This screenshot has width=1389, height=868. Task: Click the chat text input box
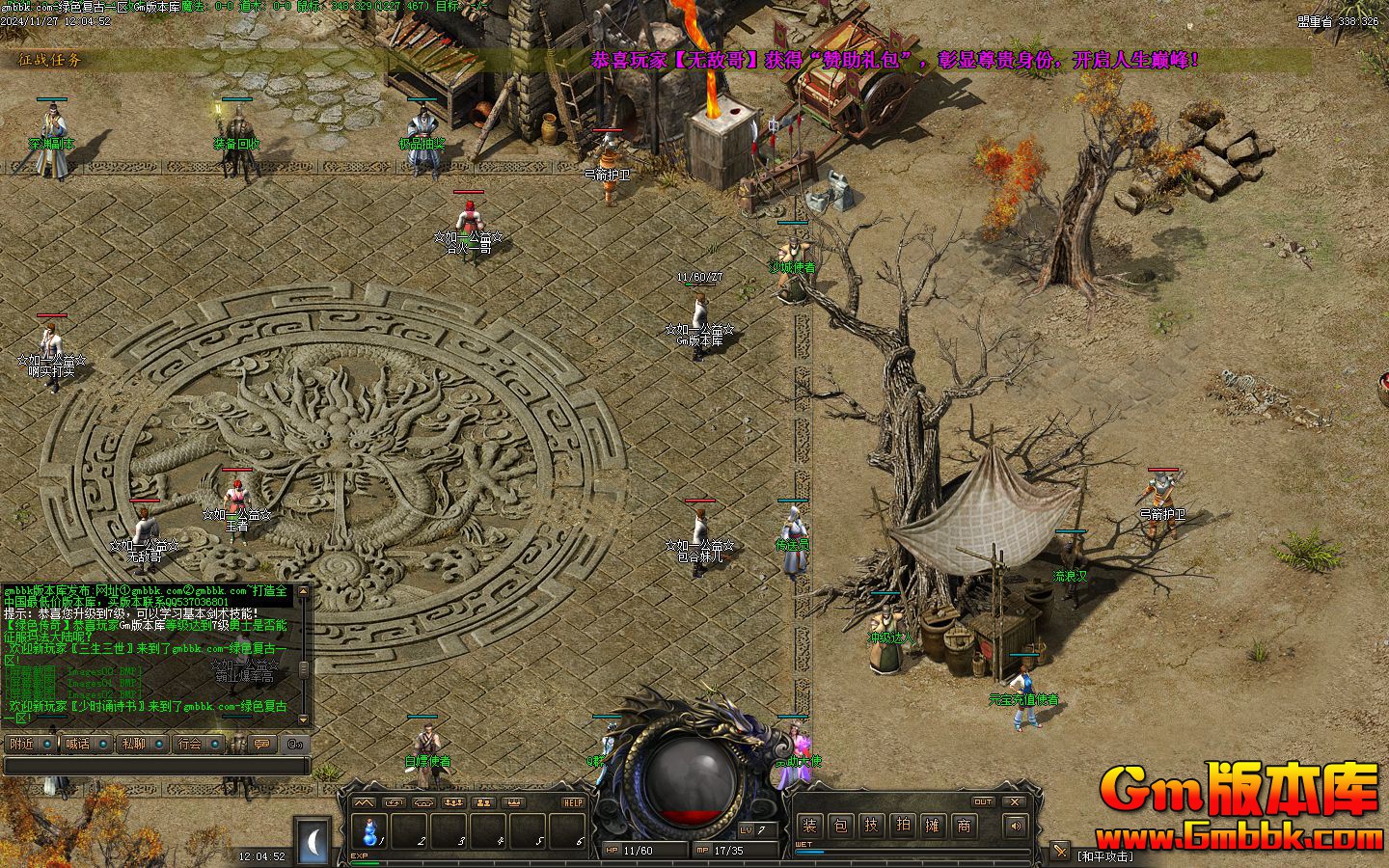(x=154, y=766)
